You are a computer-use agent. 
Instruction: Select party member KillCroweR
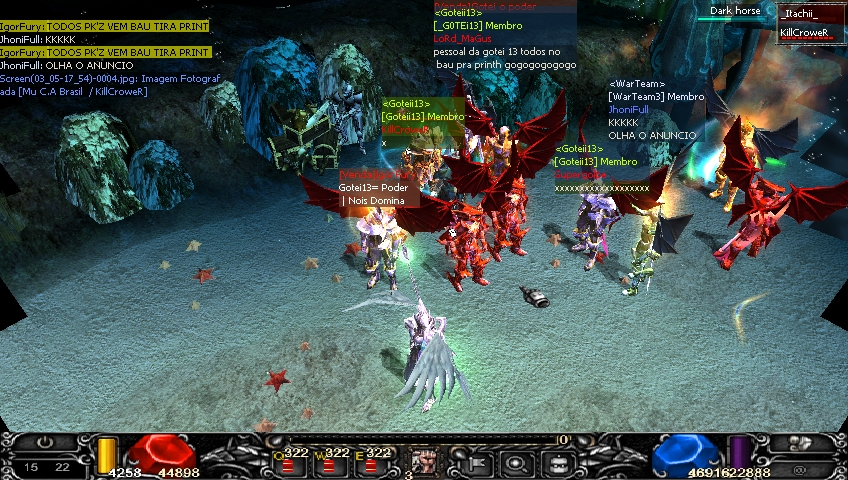[807, 33]
